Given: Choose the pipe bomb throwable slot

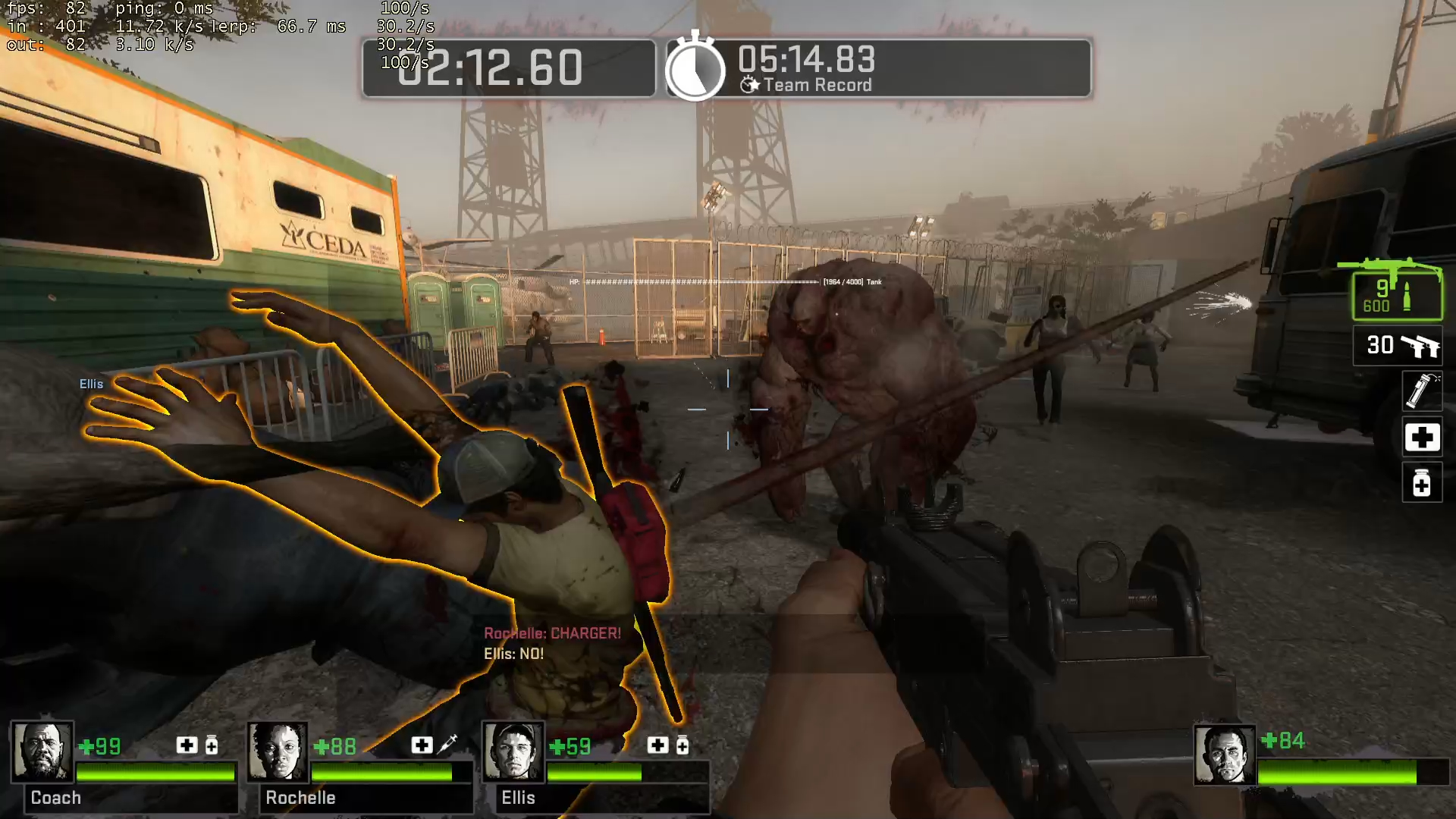Looking at the screenshot, I should pyautogui.click(x=1421, y=391).
